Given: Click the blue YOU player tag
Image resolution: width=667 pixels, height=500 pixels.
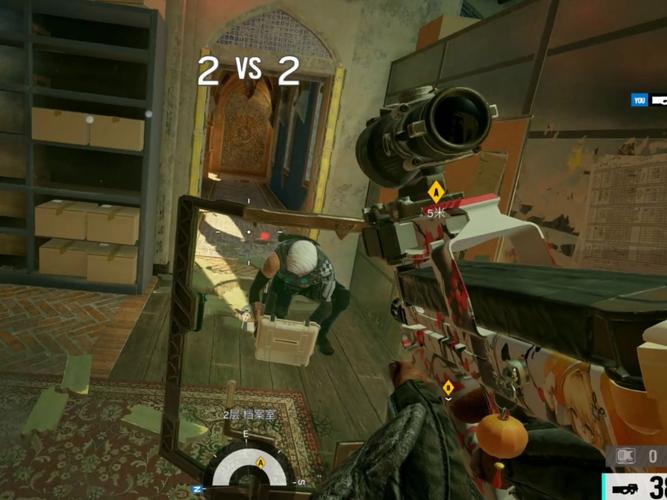Looking at the screenshot, I should (x=639, y=100).
